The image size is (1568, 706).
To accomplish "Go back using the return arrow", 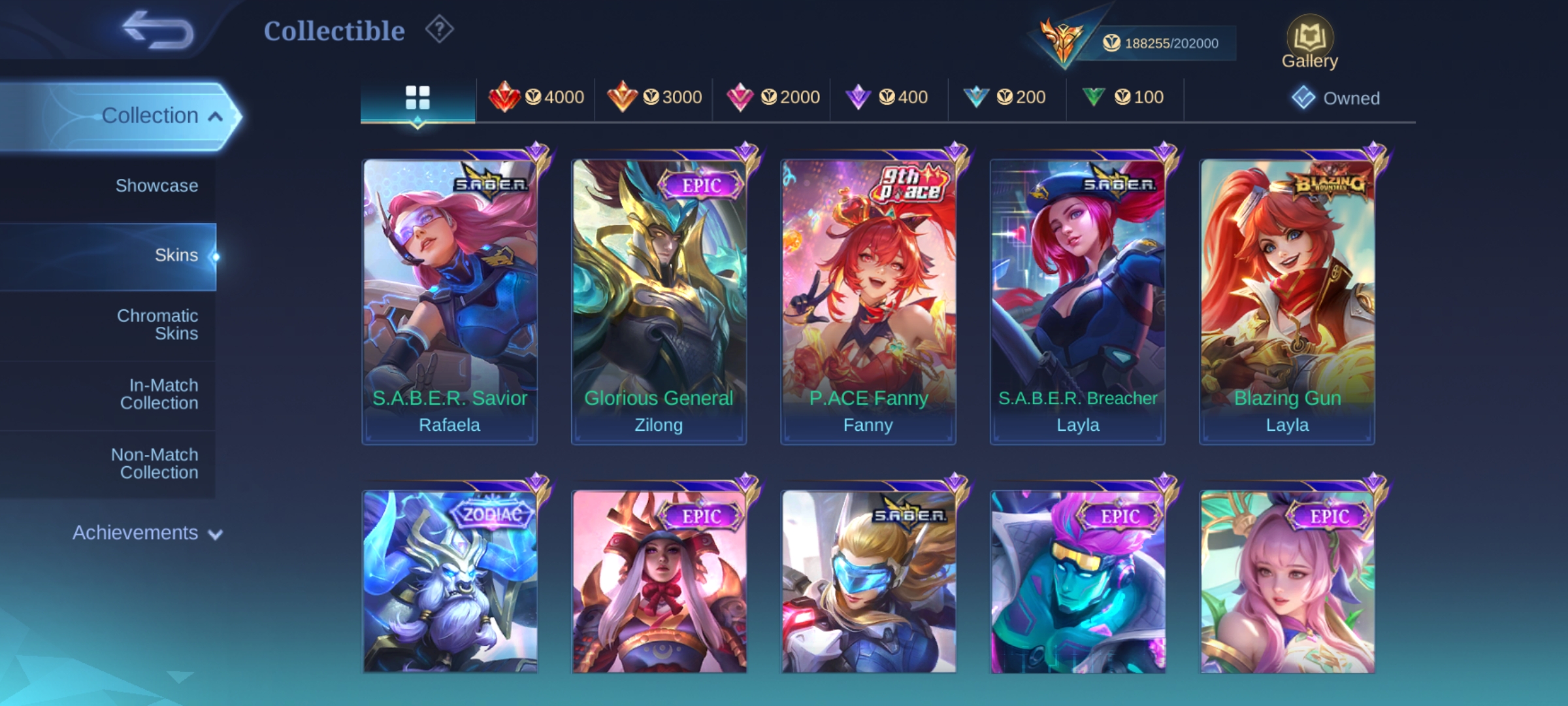I will [159, 30].
